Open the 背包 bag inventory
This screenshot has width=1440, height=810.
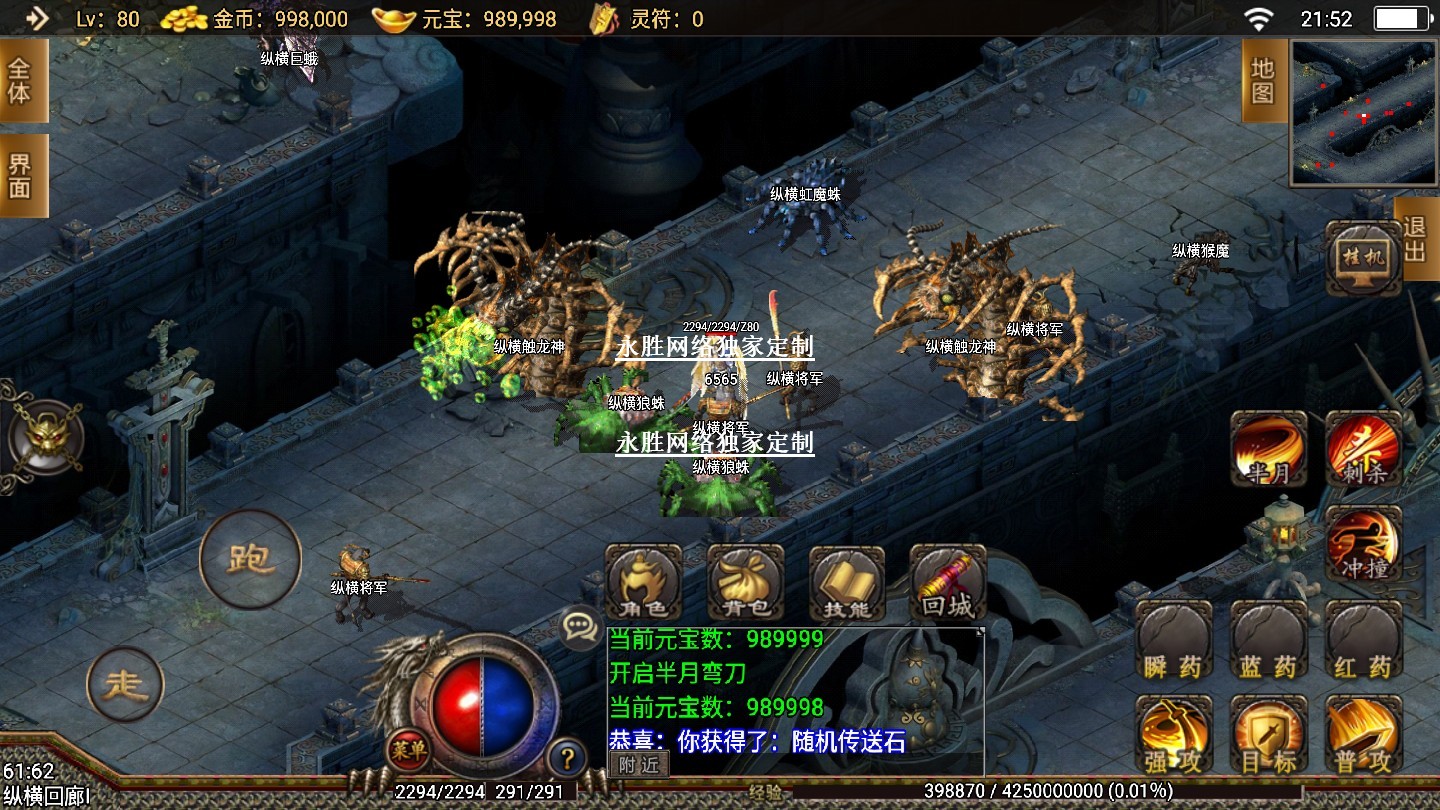[746, 583]
